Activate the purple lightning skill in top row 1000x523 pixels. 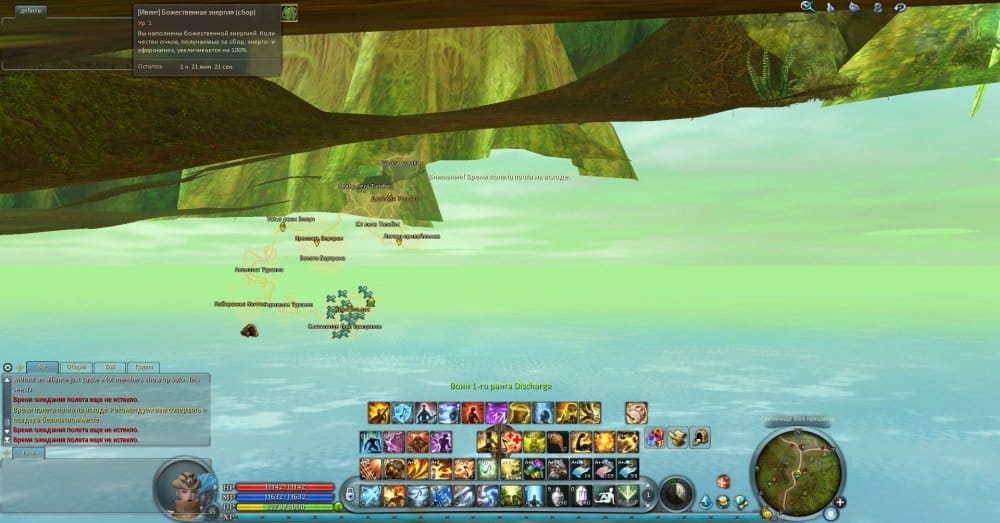[x=496, y=413]
